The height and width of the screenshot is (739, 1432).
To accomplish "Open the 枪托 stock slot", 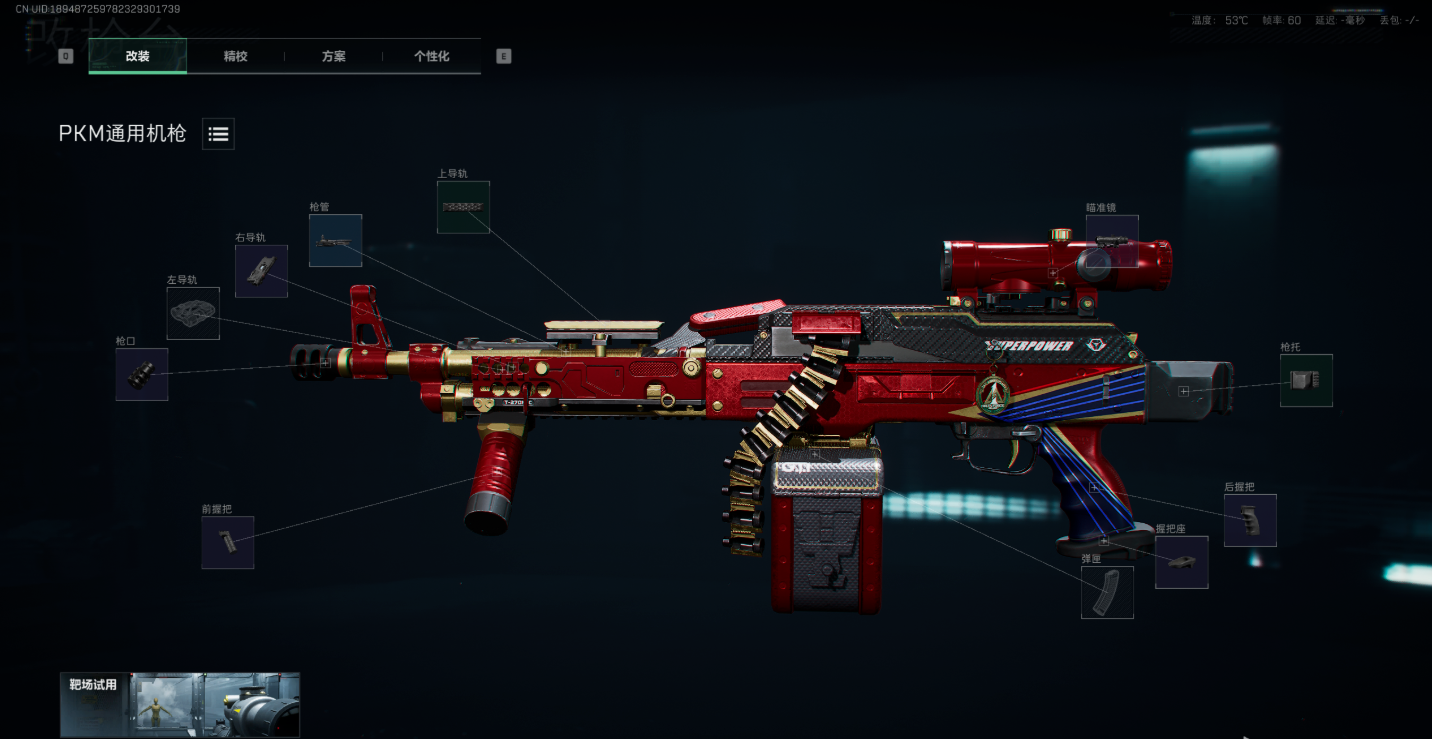I will point(1306,381).
